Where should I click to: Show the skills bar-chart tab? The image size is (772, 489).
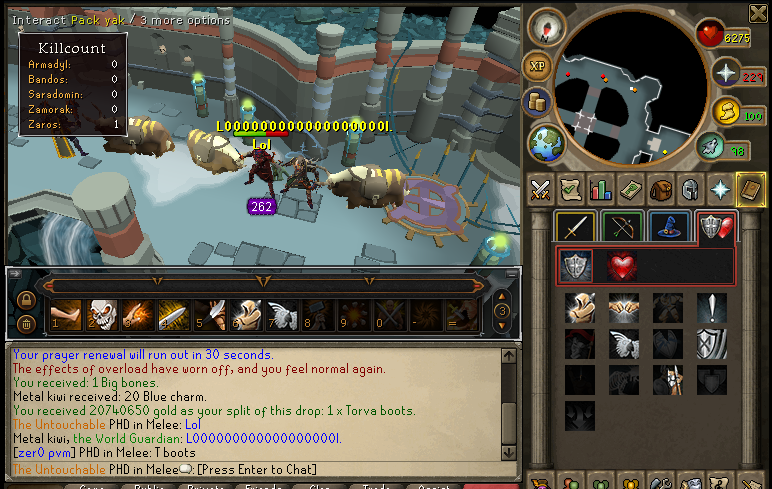[x=600, y=189]
